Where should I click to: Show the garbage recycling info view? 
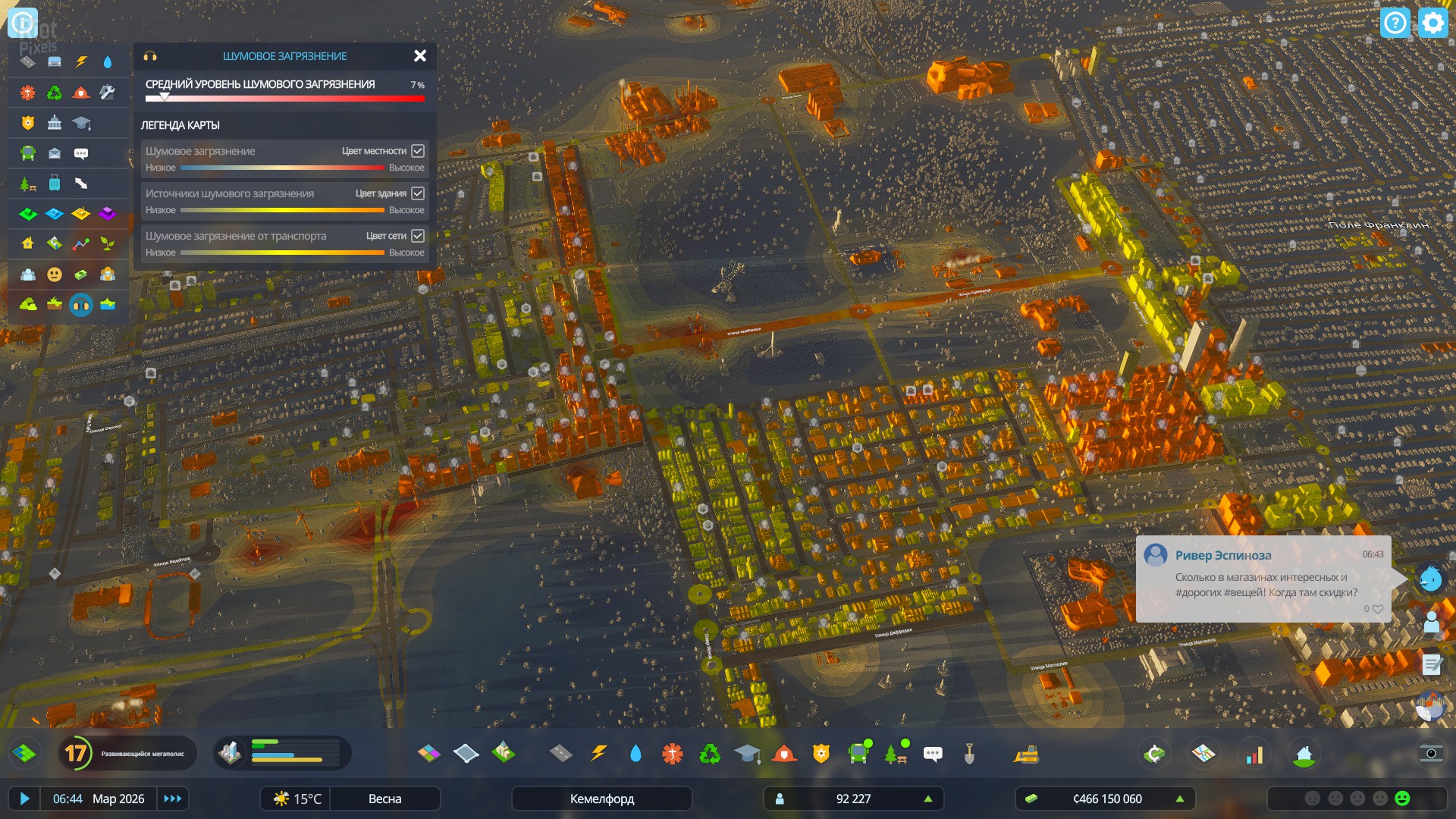point(55,93)
